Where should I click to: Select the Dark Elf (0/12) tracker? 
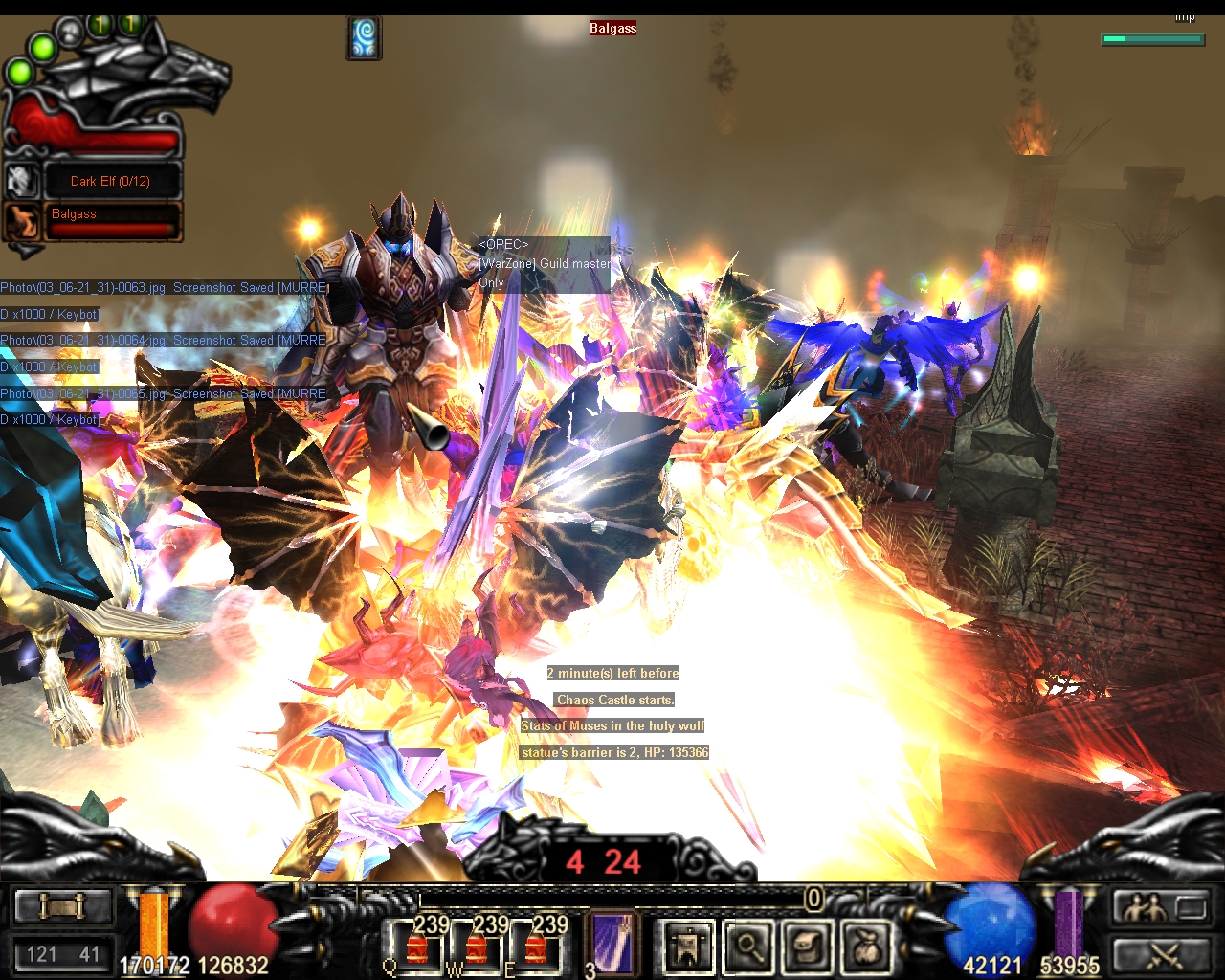(110, 181)
